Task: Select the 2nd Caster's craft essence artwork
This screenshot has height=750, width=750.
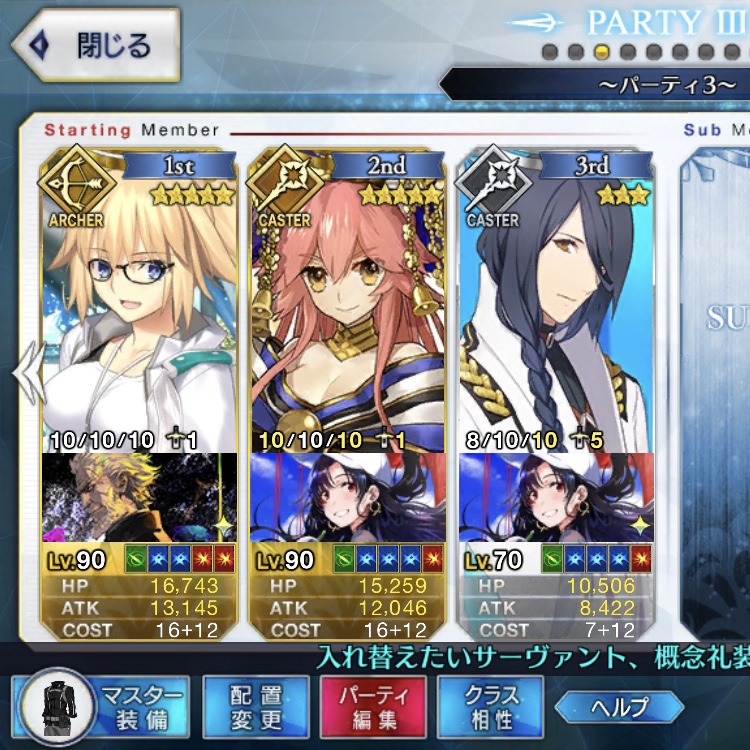Action: [348, 497]
